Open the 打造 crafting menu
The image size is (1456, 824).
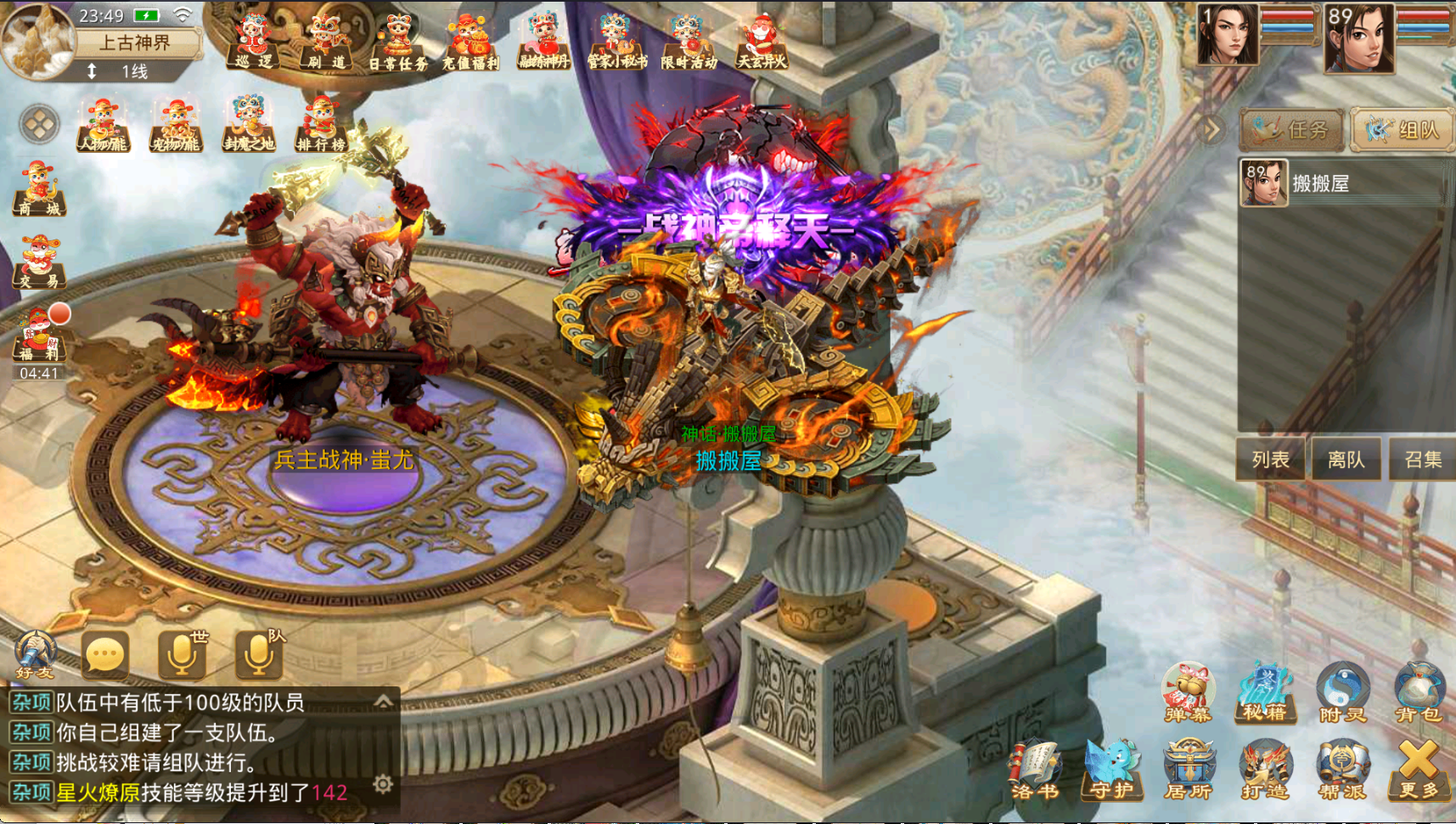click(x=1265, y=770)
